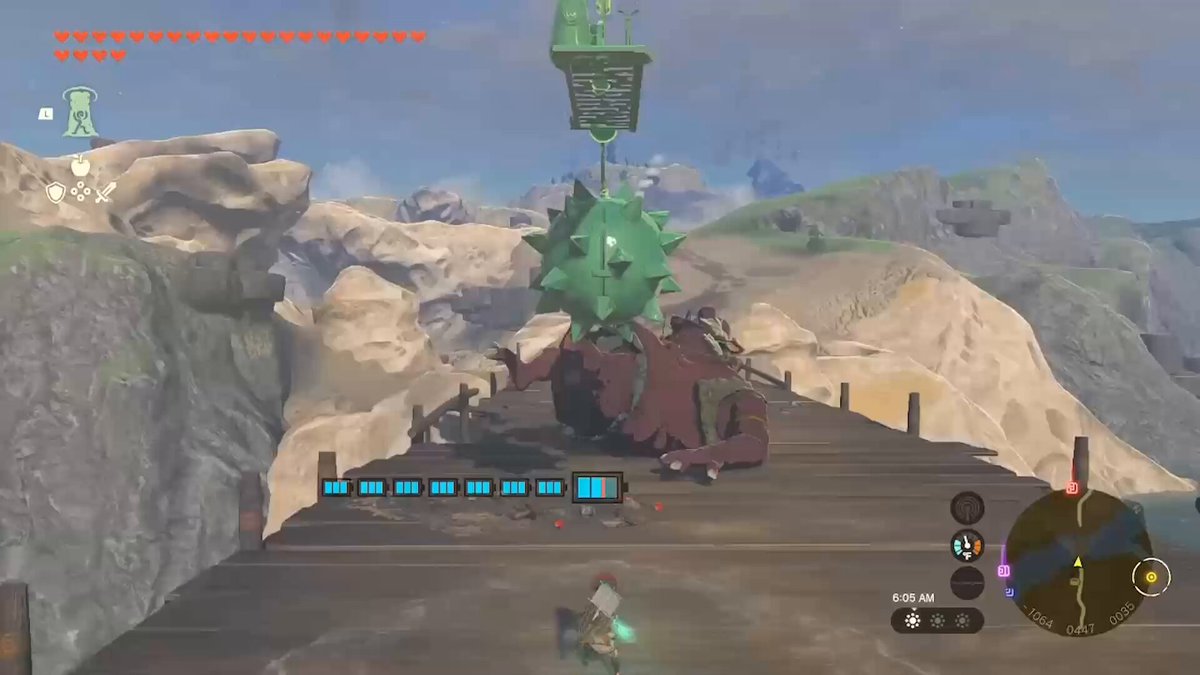
Task: Activate the green Ascend ability icon
Action: 80,112
